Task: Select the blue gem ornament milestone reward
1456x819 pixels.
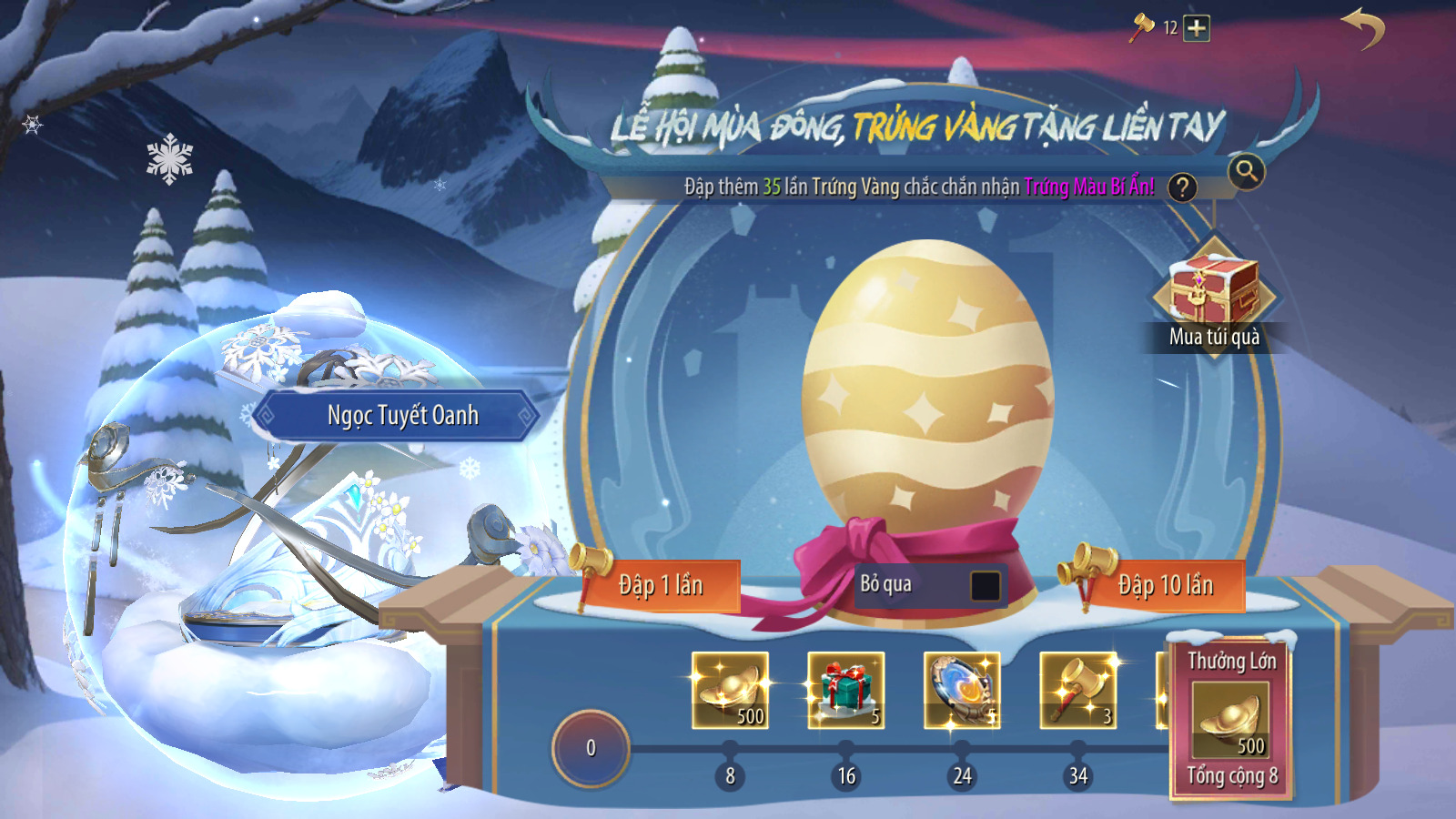Action: pos(962,690)
